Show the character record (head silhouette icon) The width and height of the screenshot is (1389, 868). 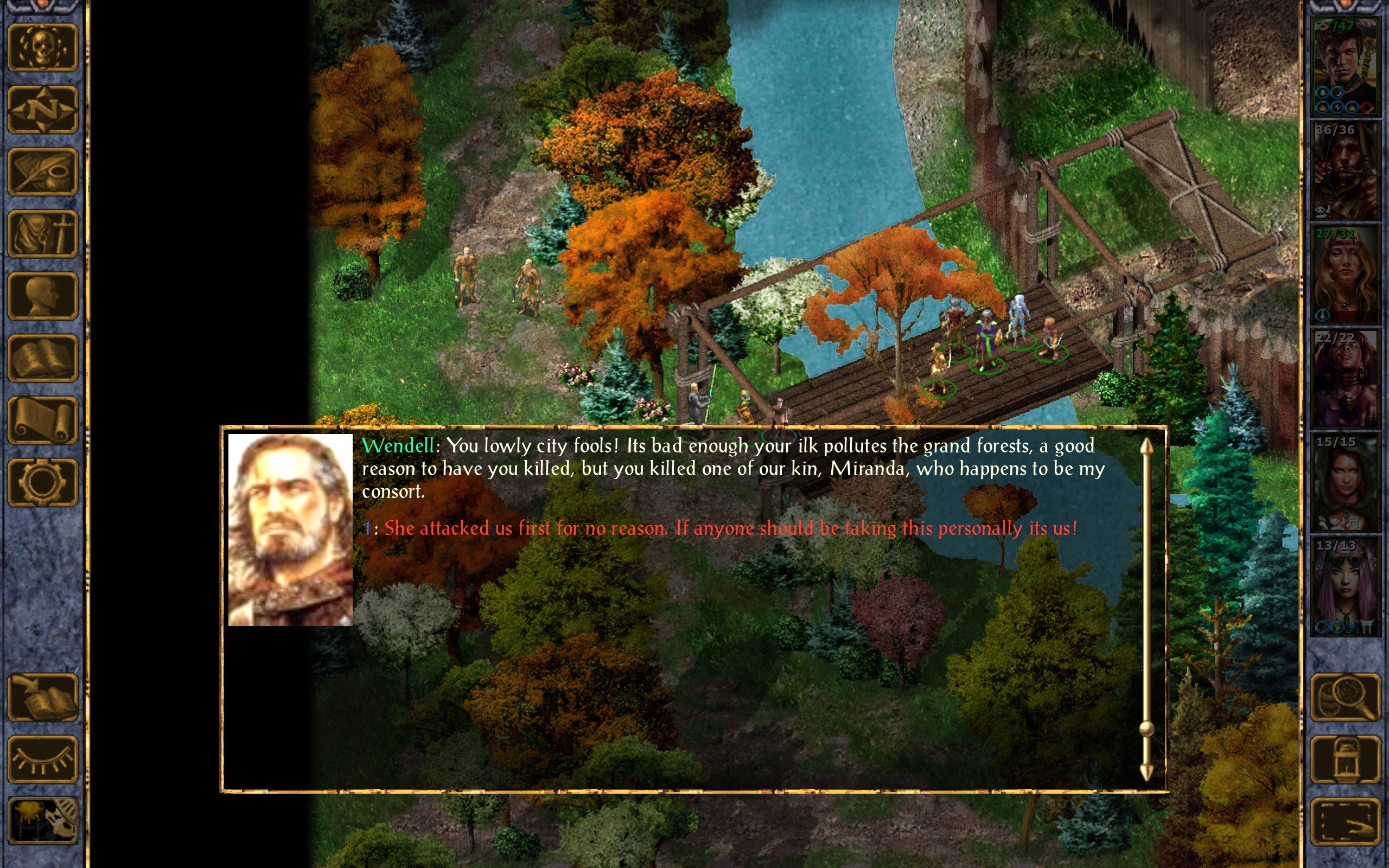[x=43, y=296]
